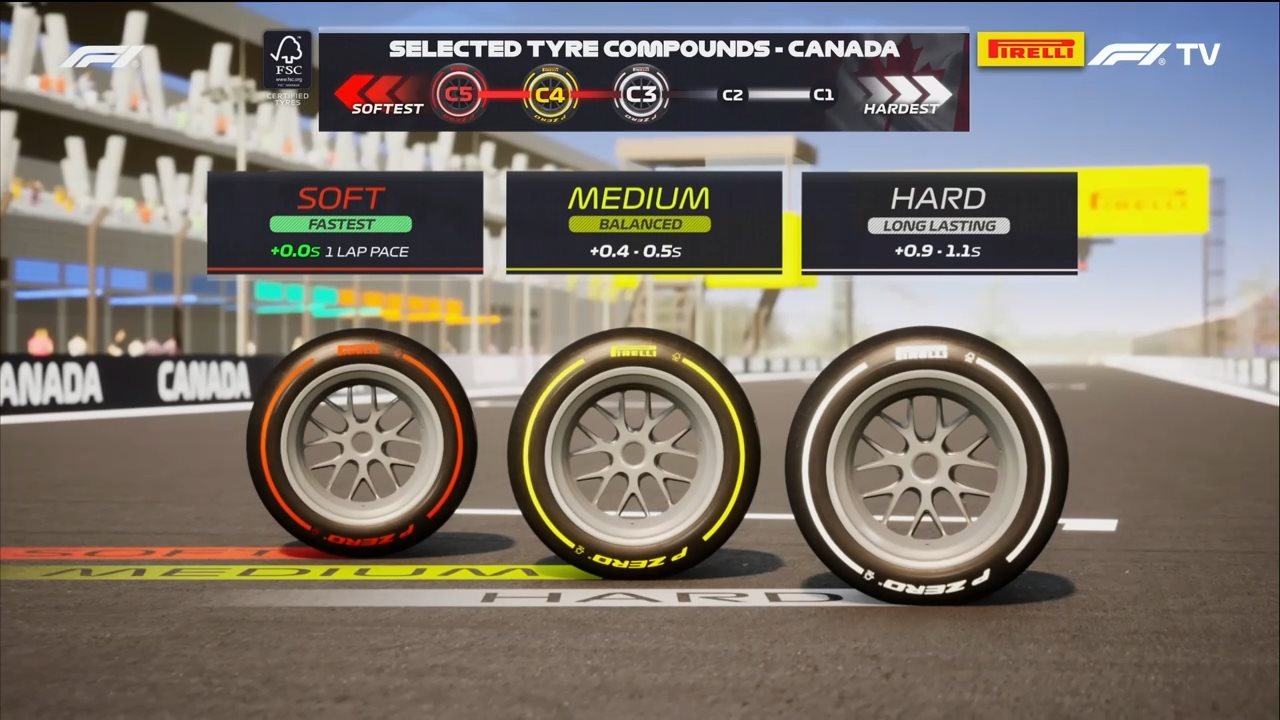
Task: Choose the MEDIUM tyre compound card
Action: 643,222
